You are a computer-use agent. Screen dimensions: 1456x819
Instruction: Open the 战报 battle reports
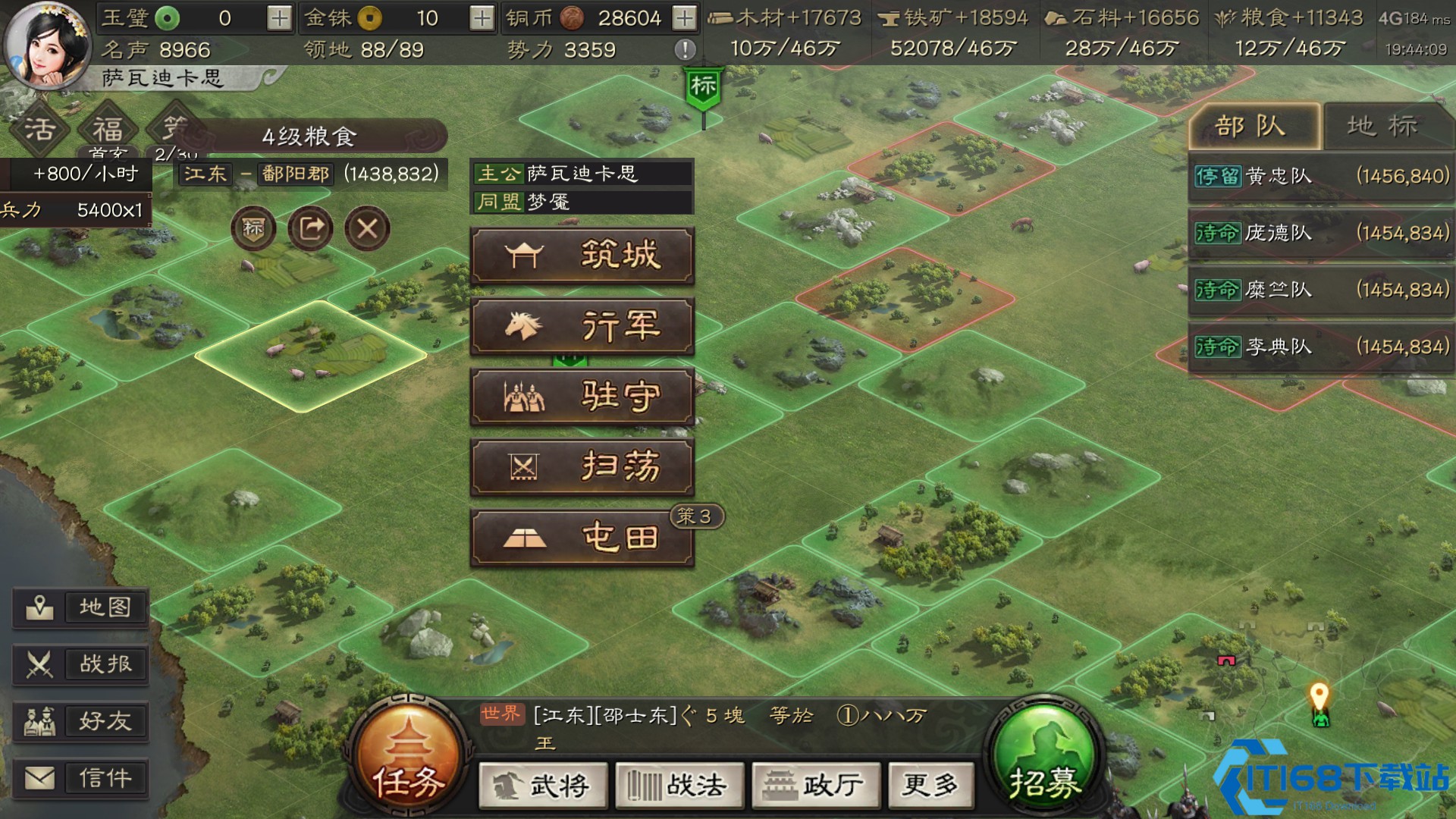pyautogui.click(x=80, y=664)
